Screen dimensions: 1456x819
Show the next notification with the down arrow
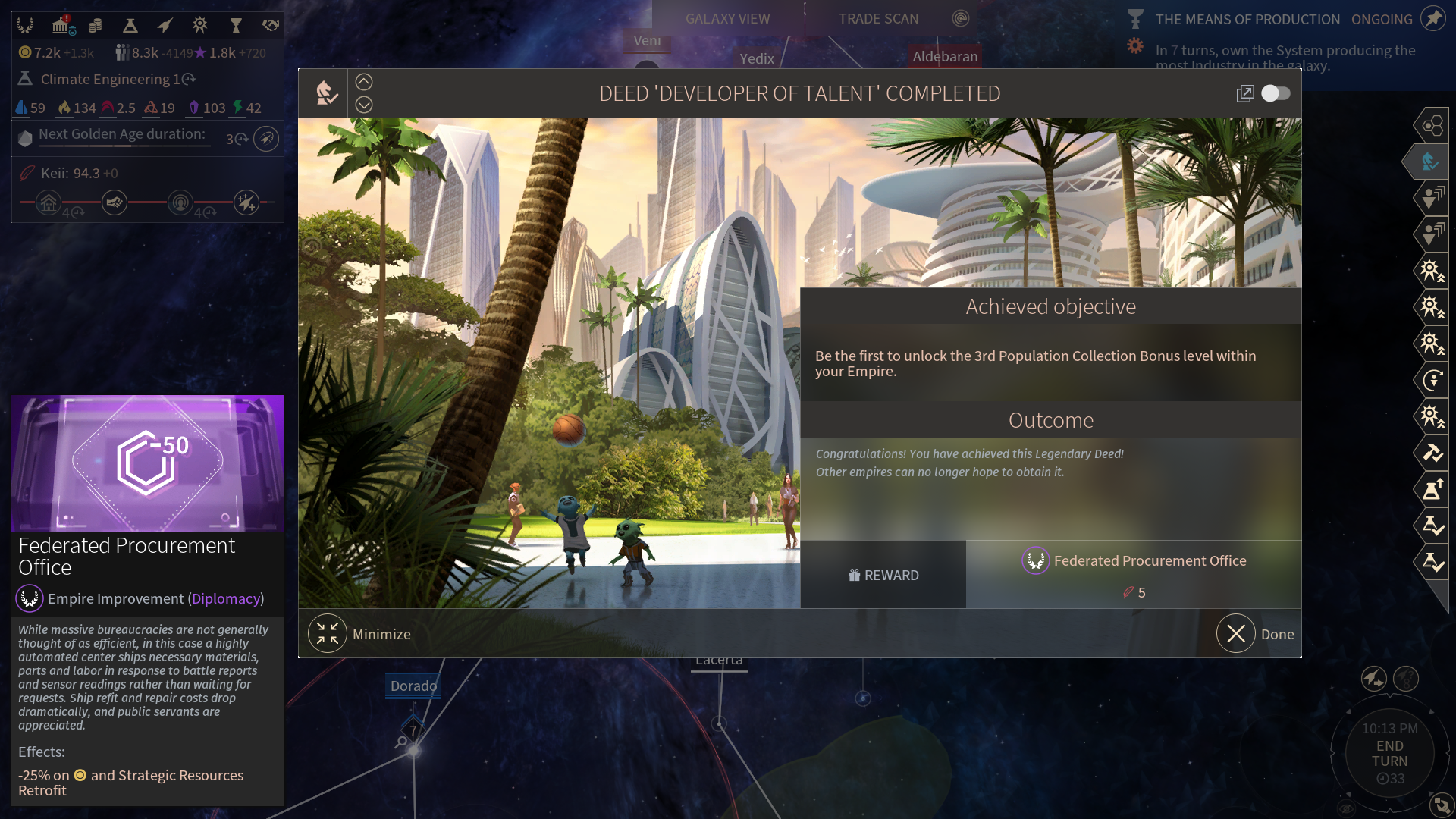point(364,105)
